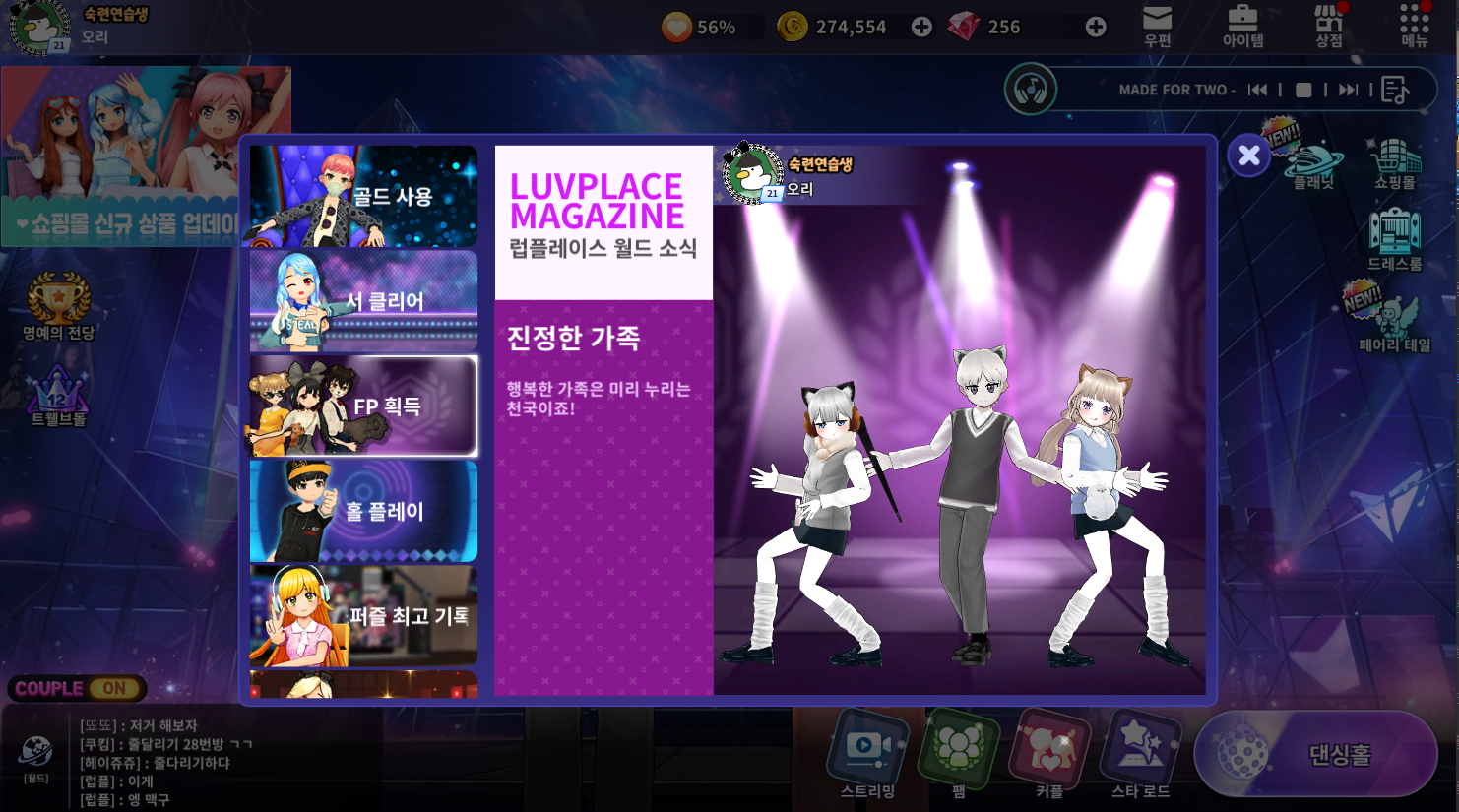The width and height of the screenshot is (1459, 812).
Task: Open the 드레스룸 dressing room
Action: click(x=1394, y=239)
